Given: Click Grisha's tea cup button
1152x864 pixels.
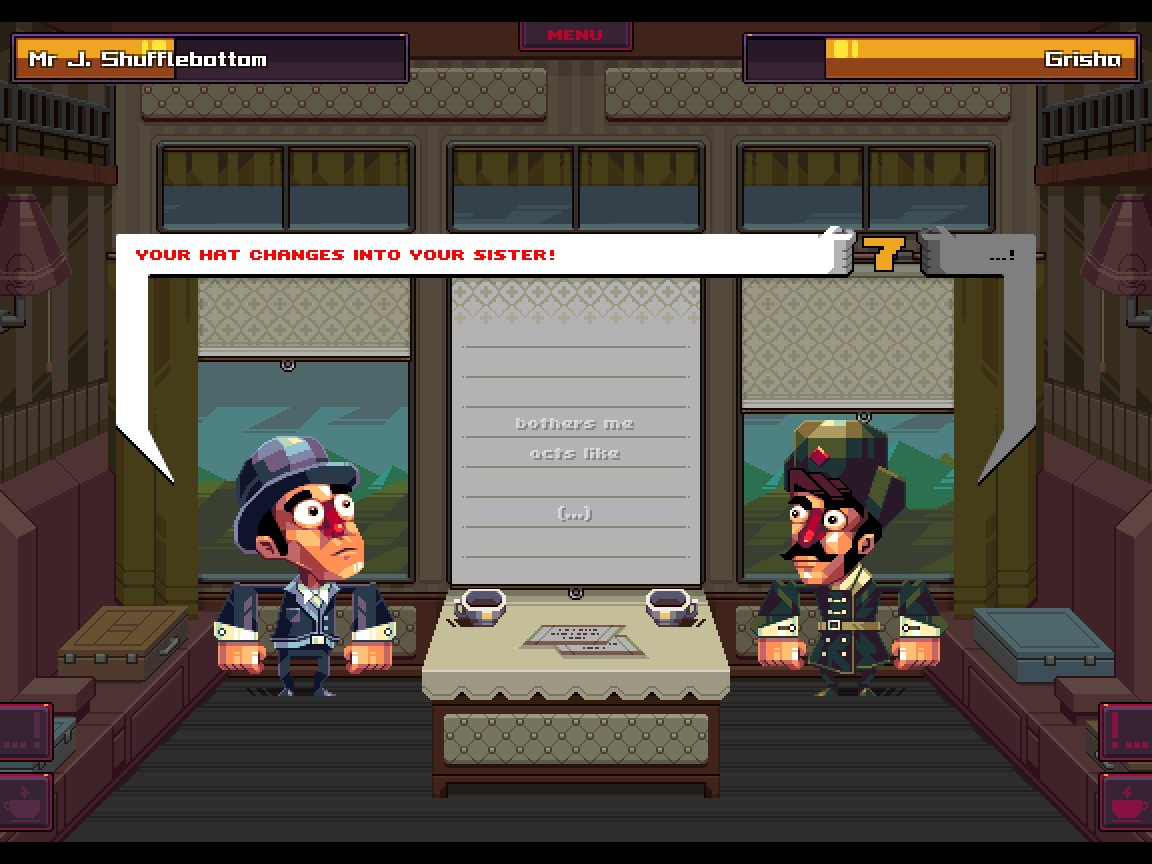Looking at the screenshot, I should click(1127, 801).
